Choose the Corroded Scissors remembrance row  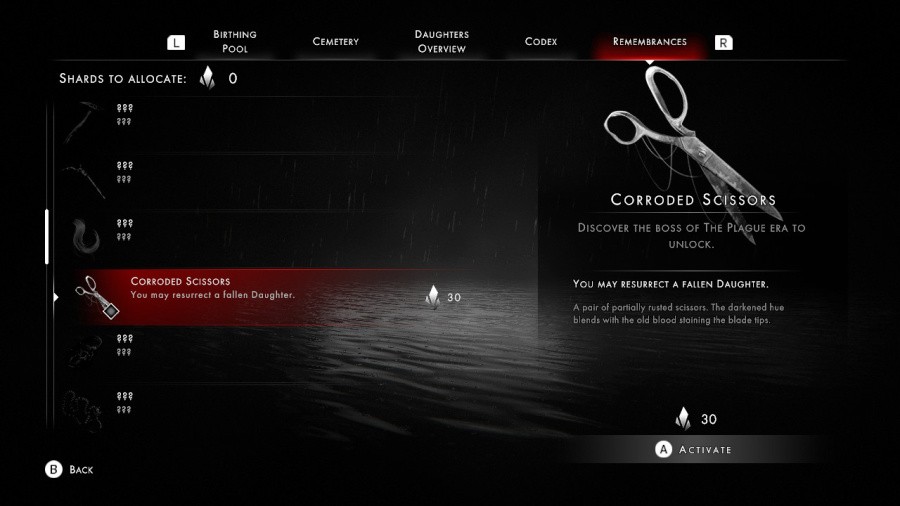coord(270,296)
